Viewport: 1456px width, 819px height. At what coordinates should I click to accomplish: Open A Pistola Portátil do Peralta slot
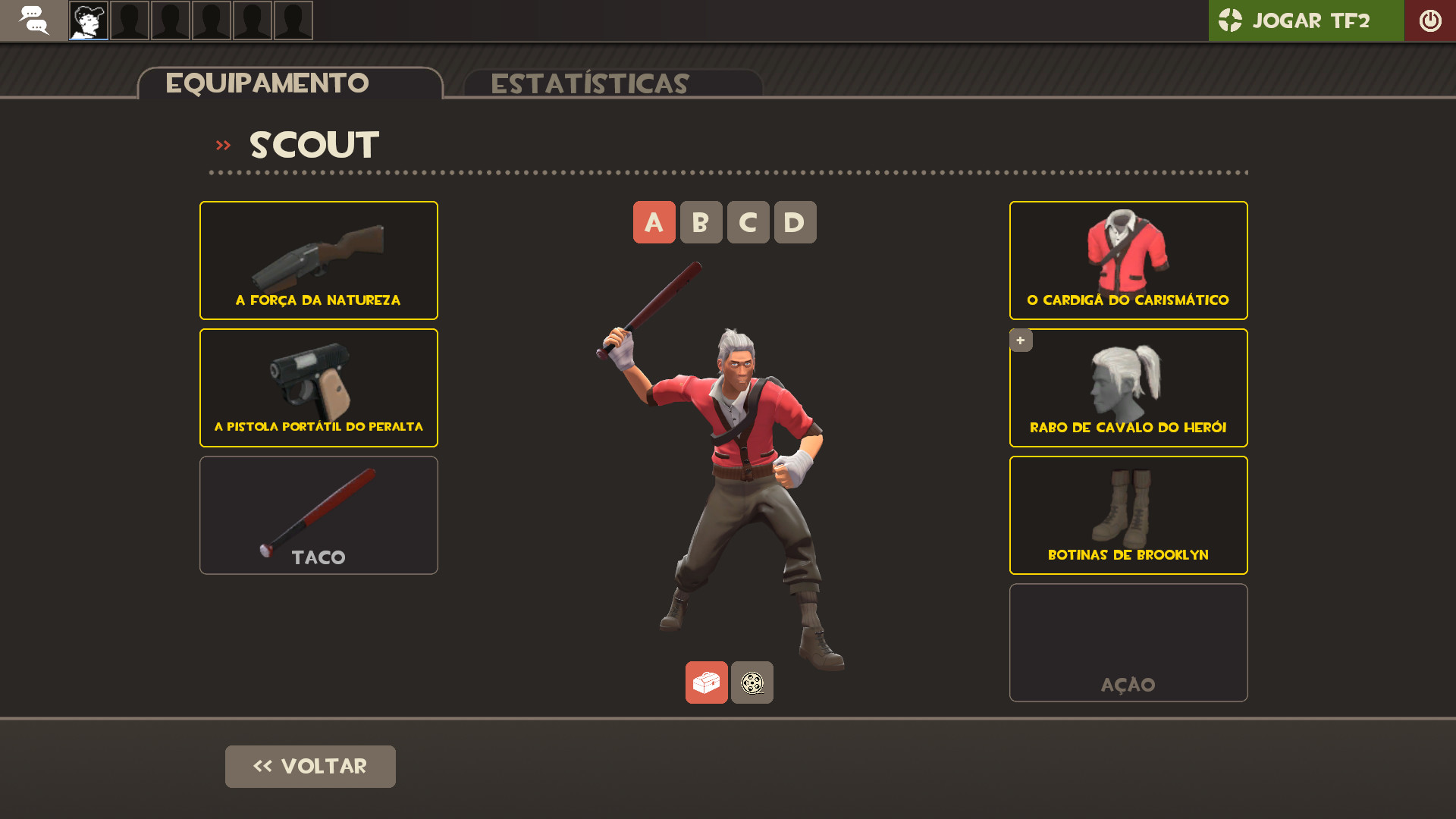coord(318,388)
